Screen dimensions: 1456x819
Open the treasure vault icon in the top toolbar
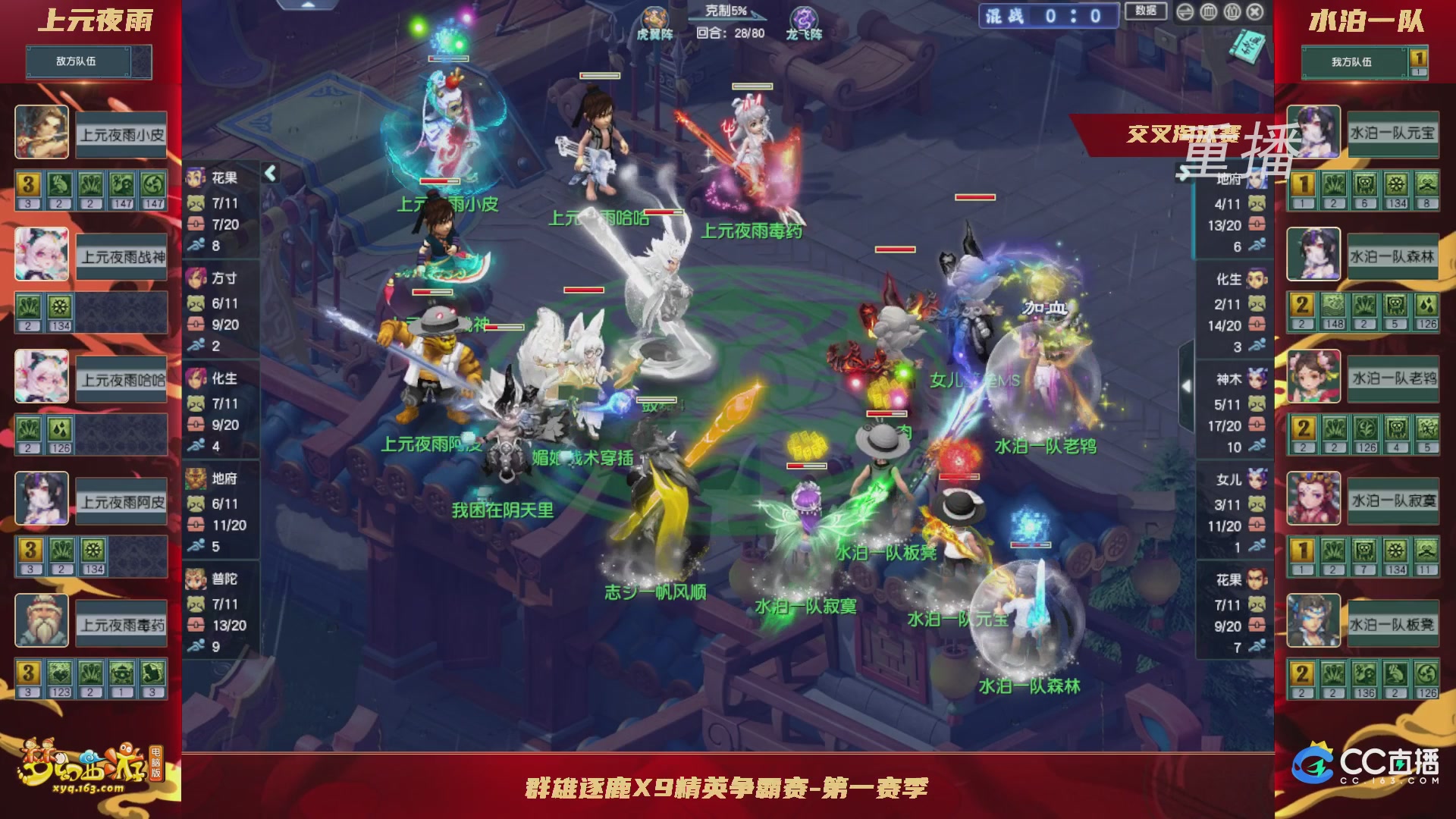click(x=1209, y=11)
